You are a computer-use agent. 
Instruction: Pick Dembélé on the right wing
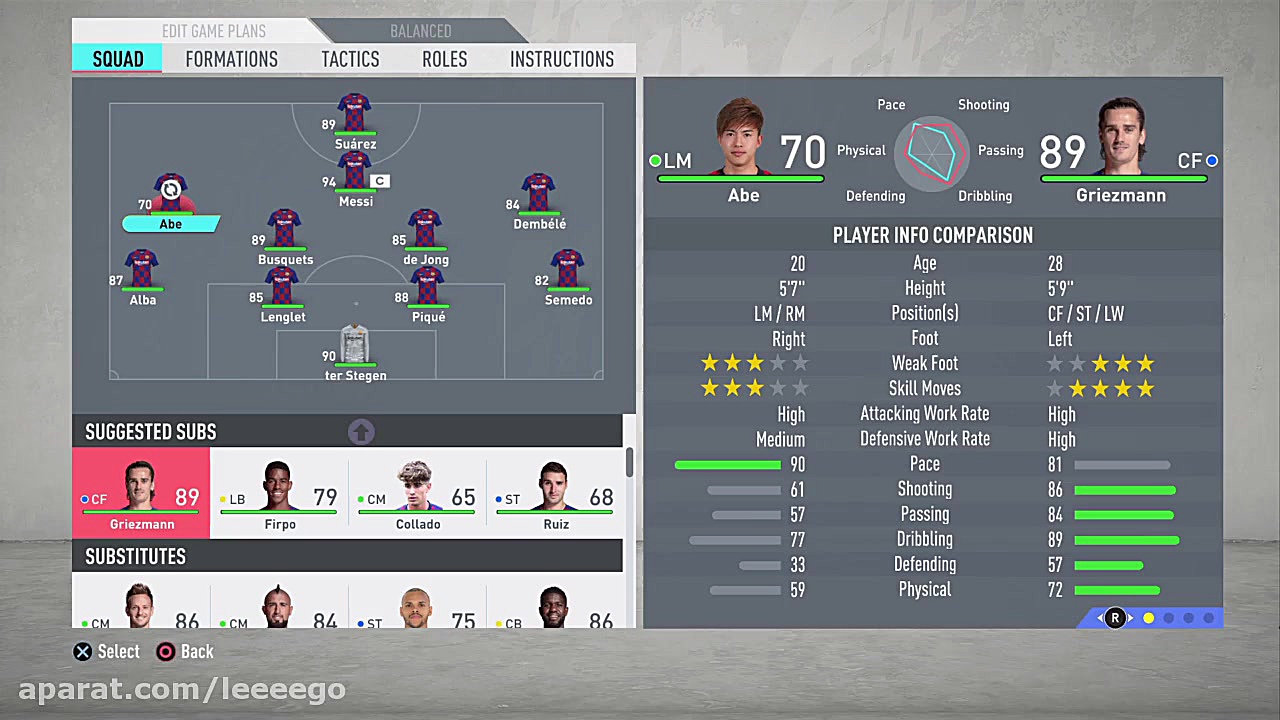tap(538, 197)
